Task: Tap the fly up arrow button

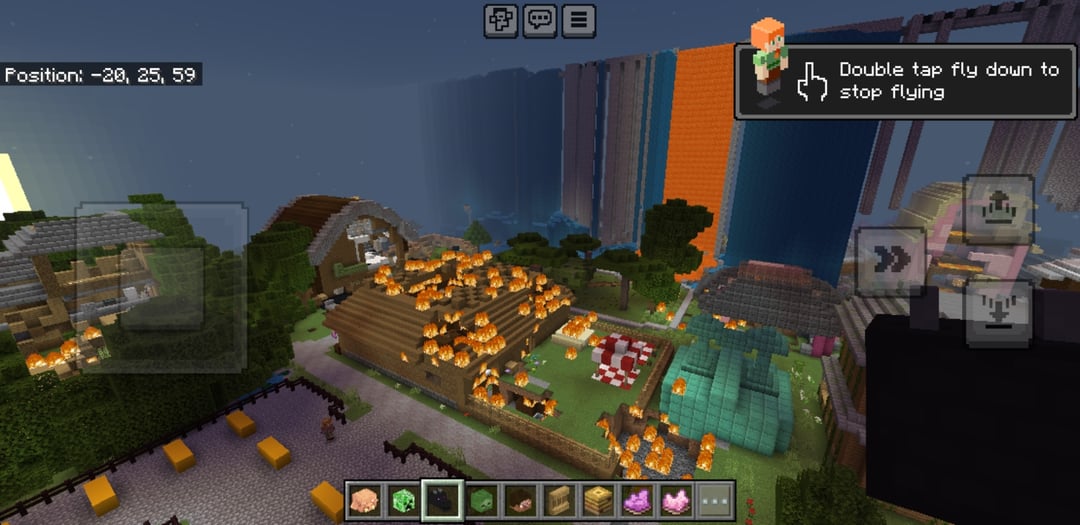Action: 998,210
